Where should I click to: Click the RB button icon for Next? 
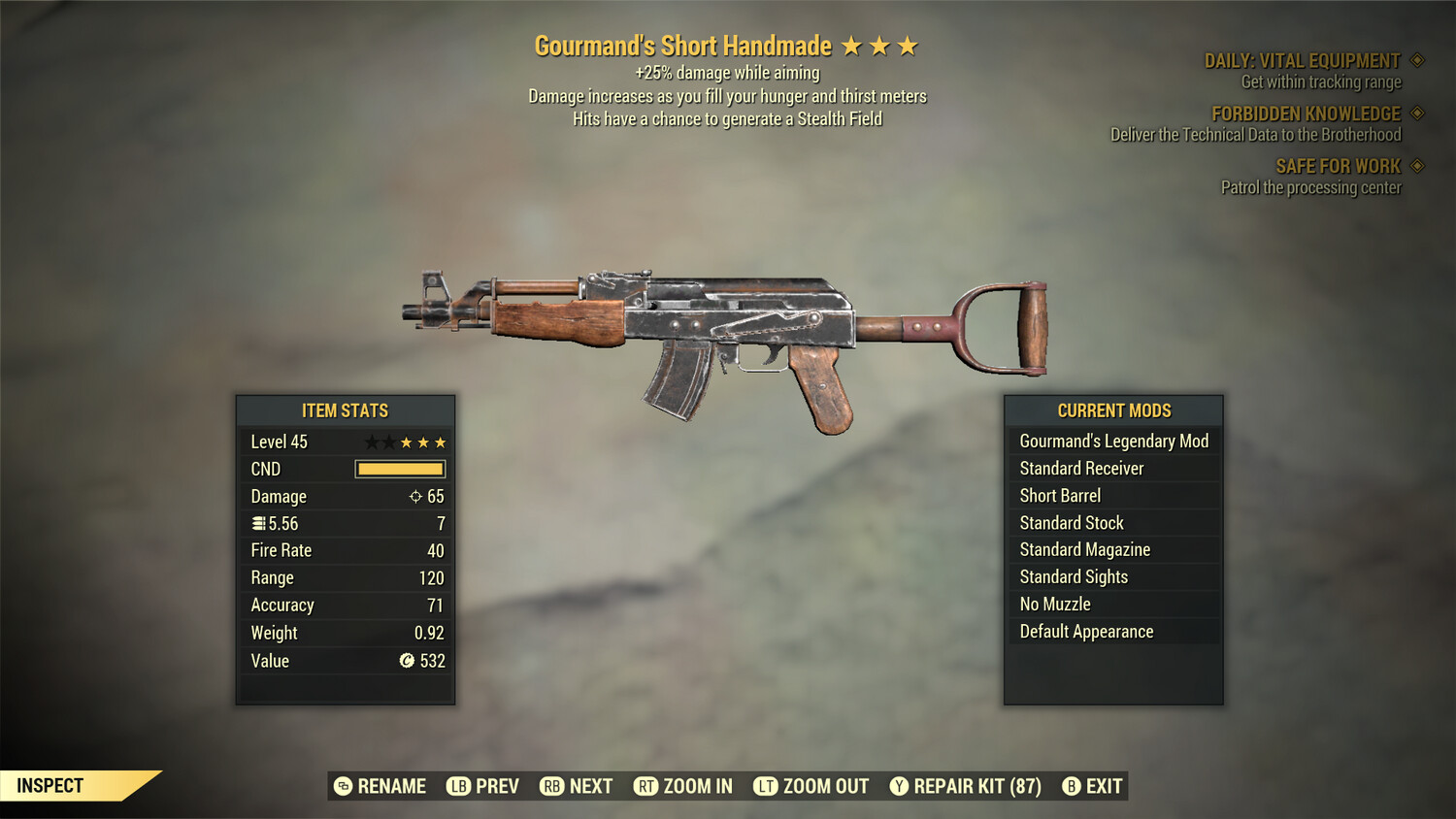(550, 786)
